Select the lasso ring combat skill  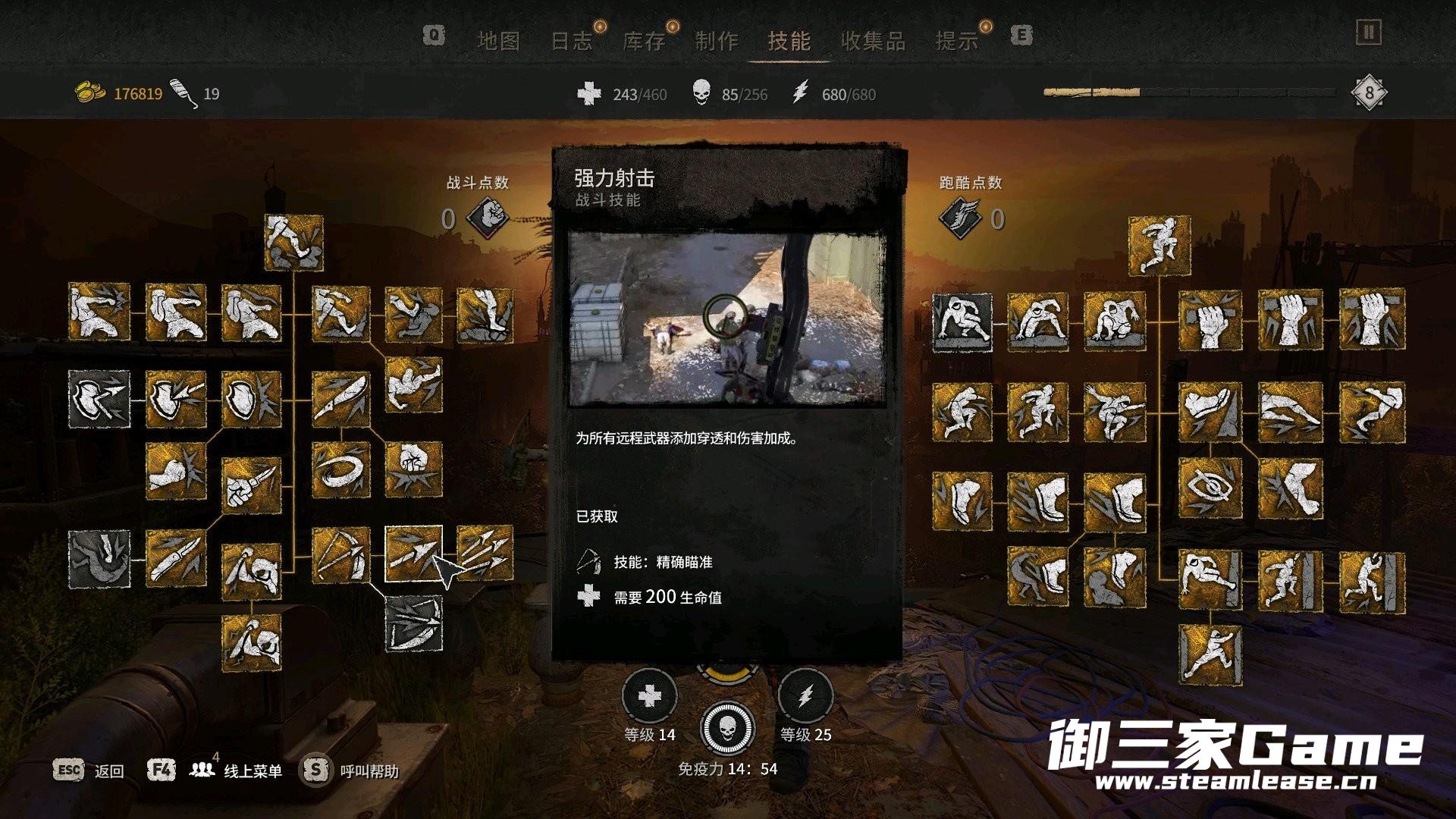click(x=340, y=469)
